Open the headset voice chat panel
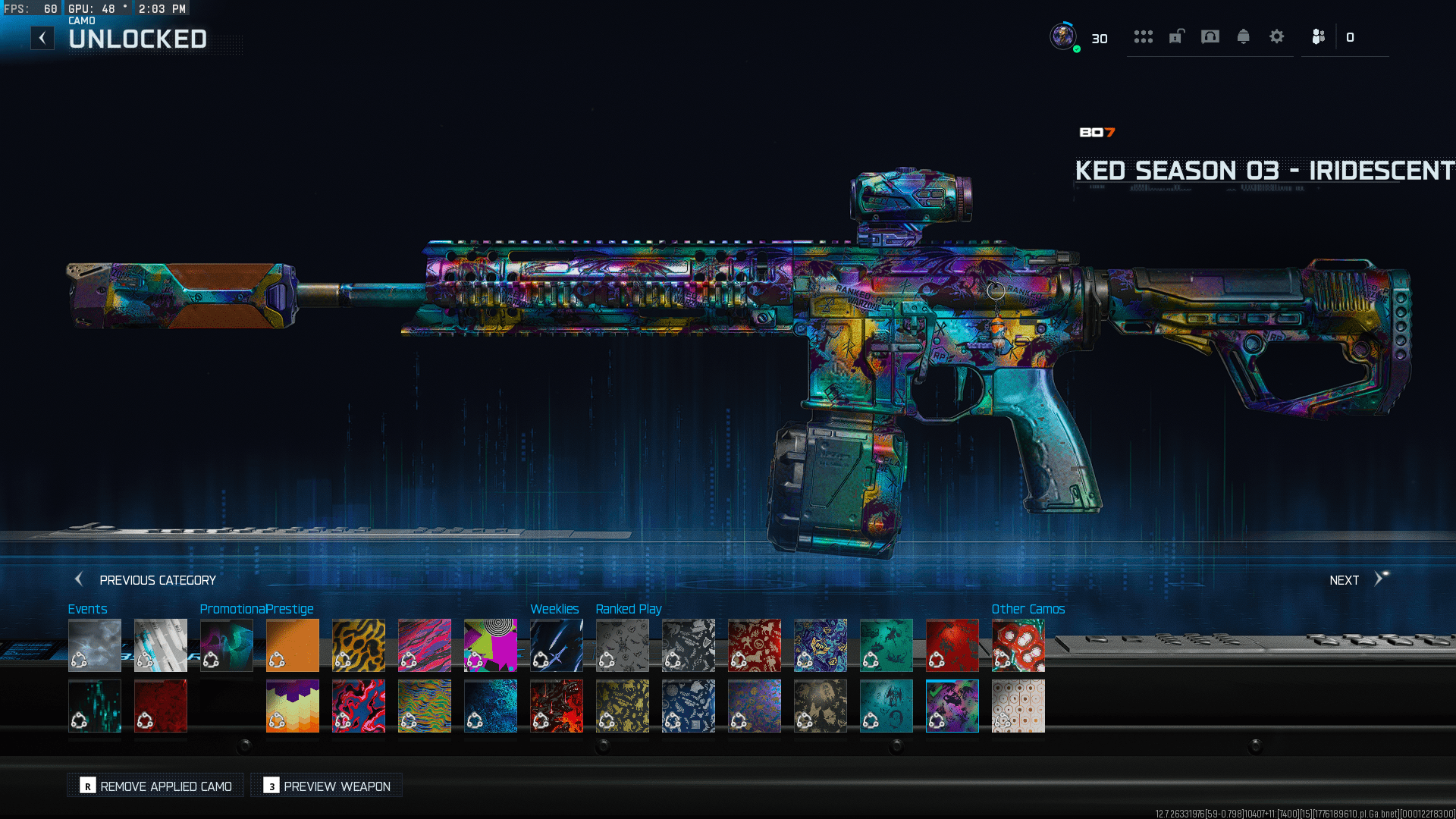The image size is (1456, 819). 1210,36
